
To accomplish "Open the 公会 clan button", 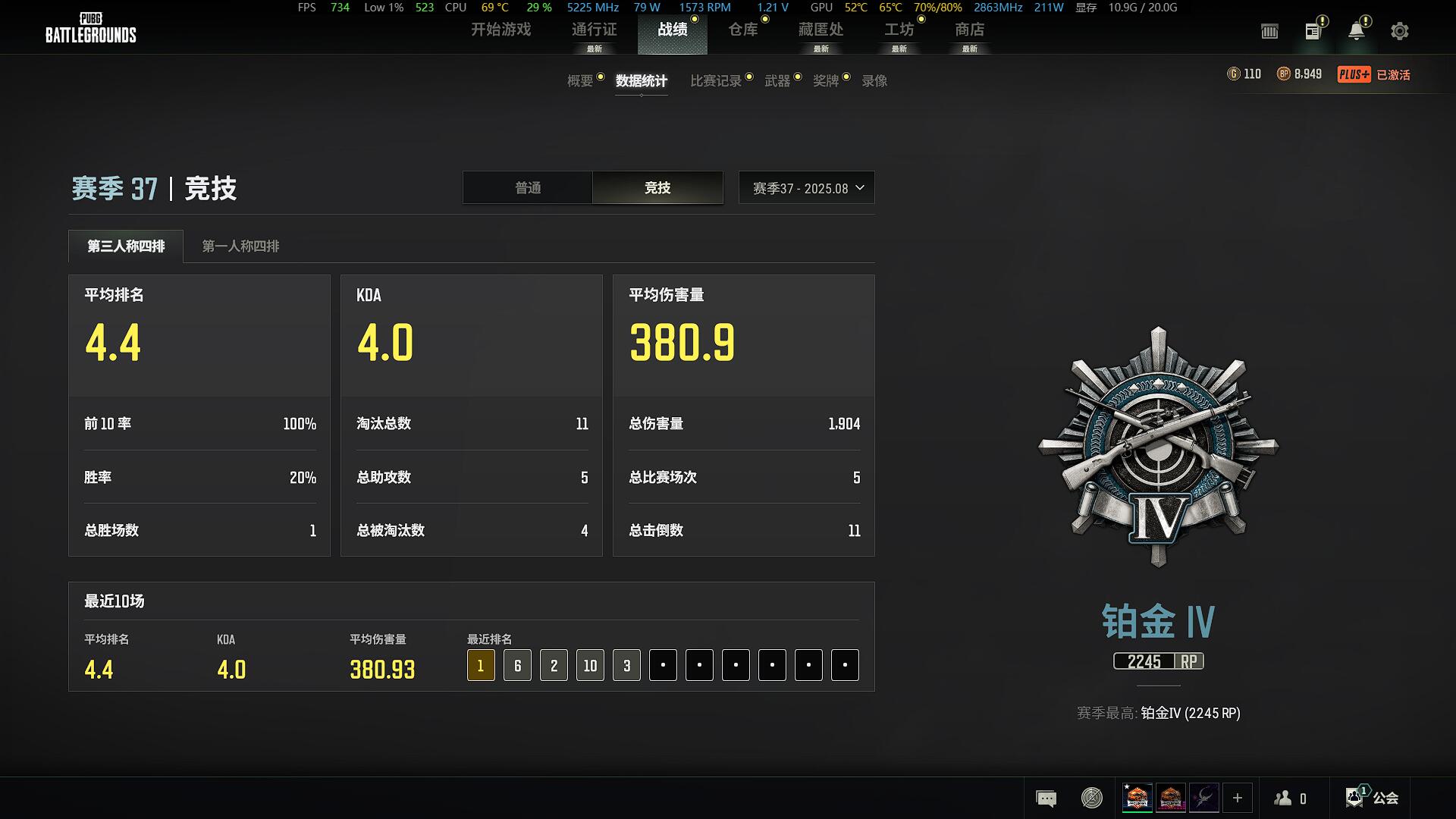I will pyautogui.click(x=1373, y=798).
